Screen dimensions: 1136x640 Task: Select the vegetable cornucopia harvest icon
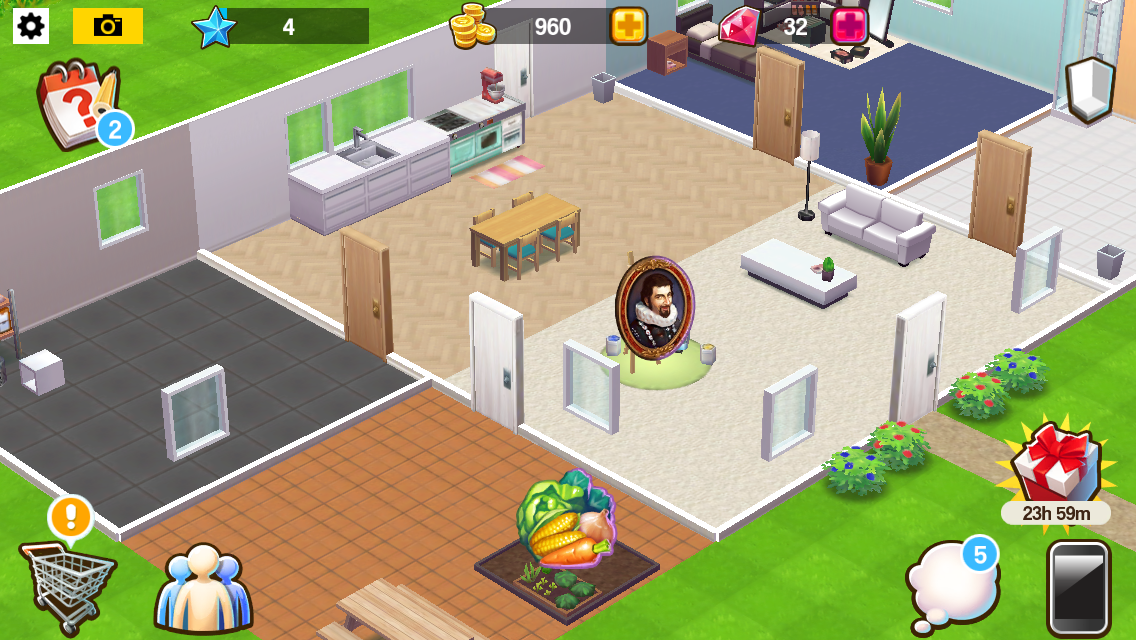[x=563, y=519]
